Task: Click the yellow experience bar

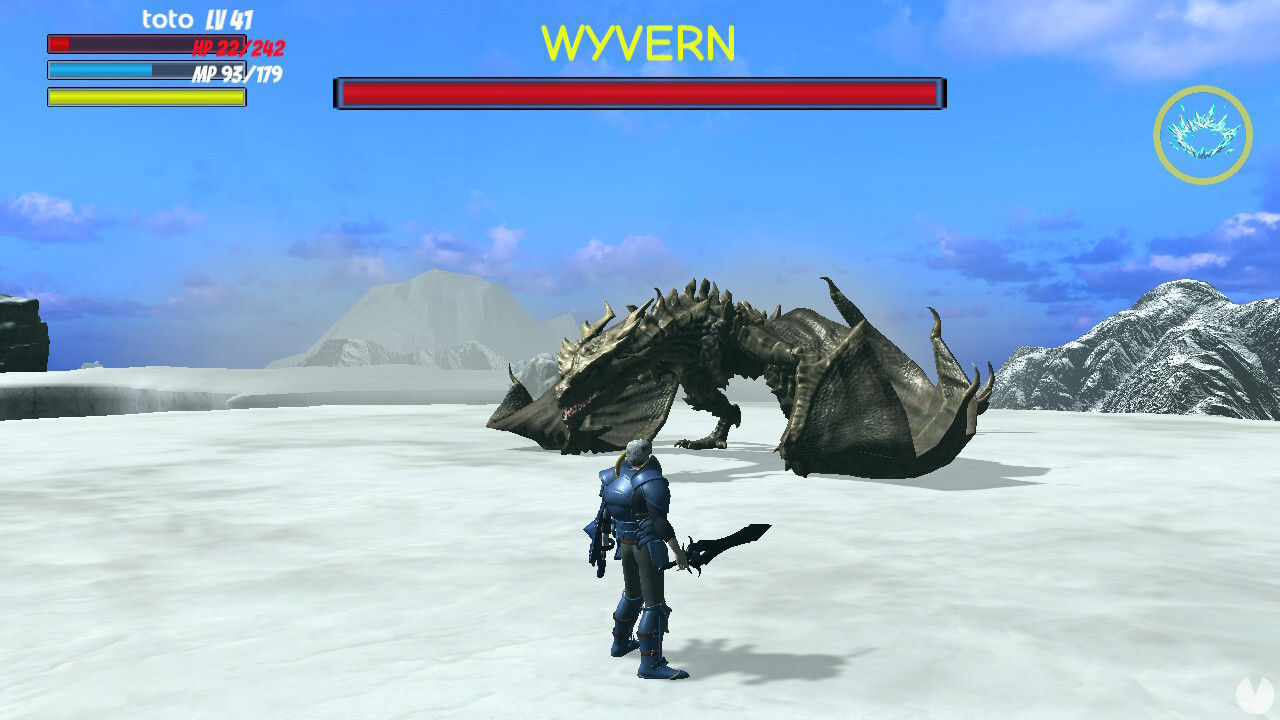Action: pyautogui.click(x=145, y=96)
